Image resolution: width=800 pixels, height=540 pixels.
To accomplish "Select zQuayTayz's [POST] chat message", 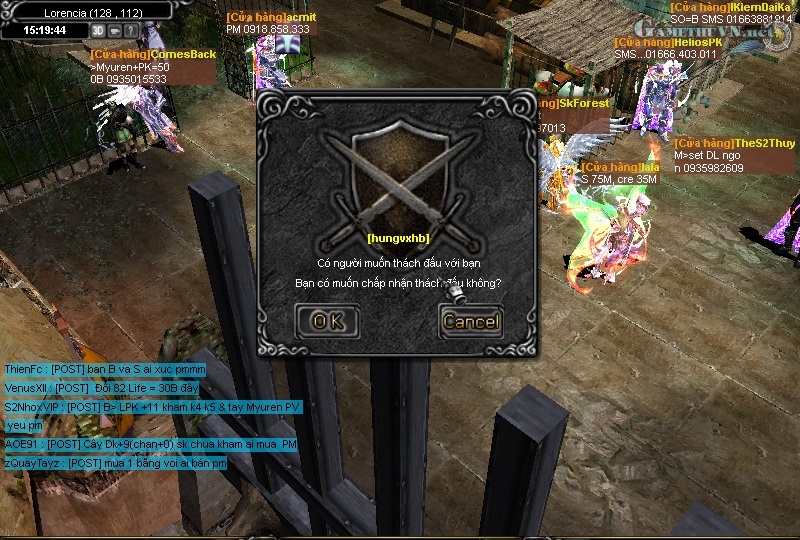I will click(115, 464).
